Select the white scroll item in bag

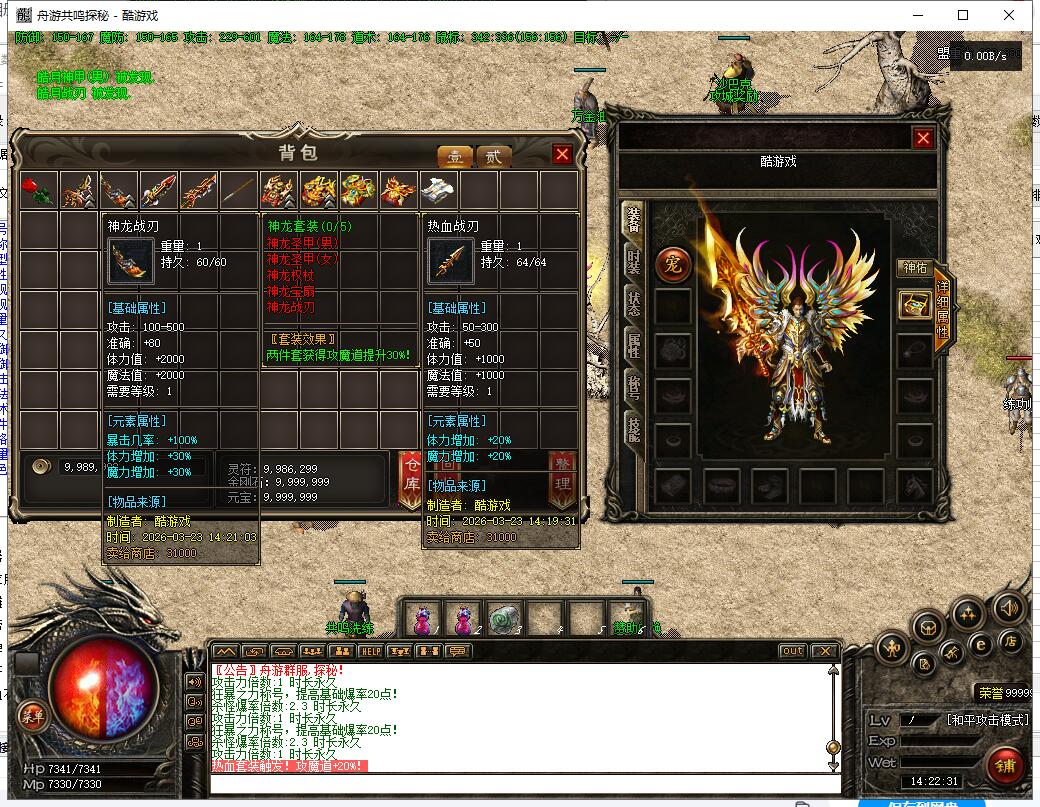pyautogui.click(x=438, y=190)
